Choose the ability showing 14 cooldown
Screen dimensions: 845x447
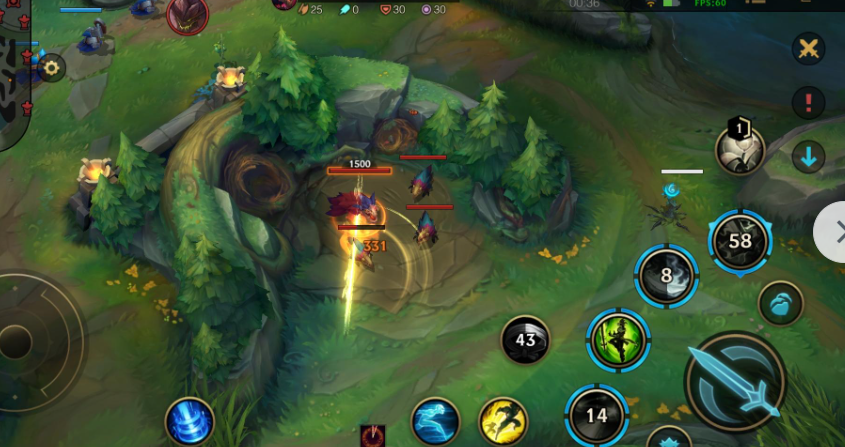click(x=597, y=414)
